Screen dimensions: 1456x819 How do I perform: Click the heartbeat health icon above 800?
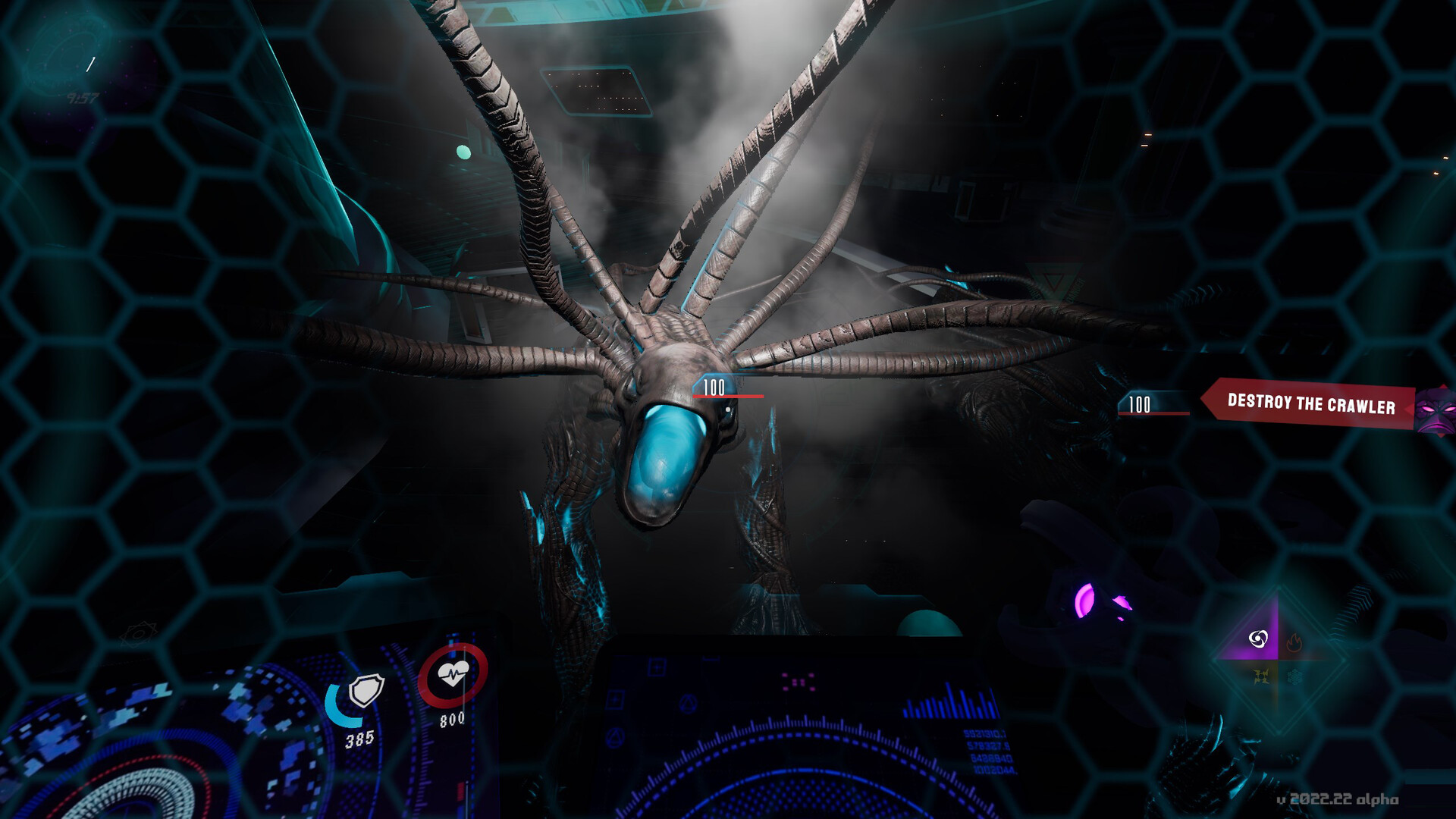pos(453,675)
